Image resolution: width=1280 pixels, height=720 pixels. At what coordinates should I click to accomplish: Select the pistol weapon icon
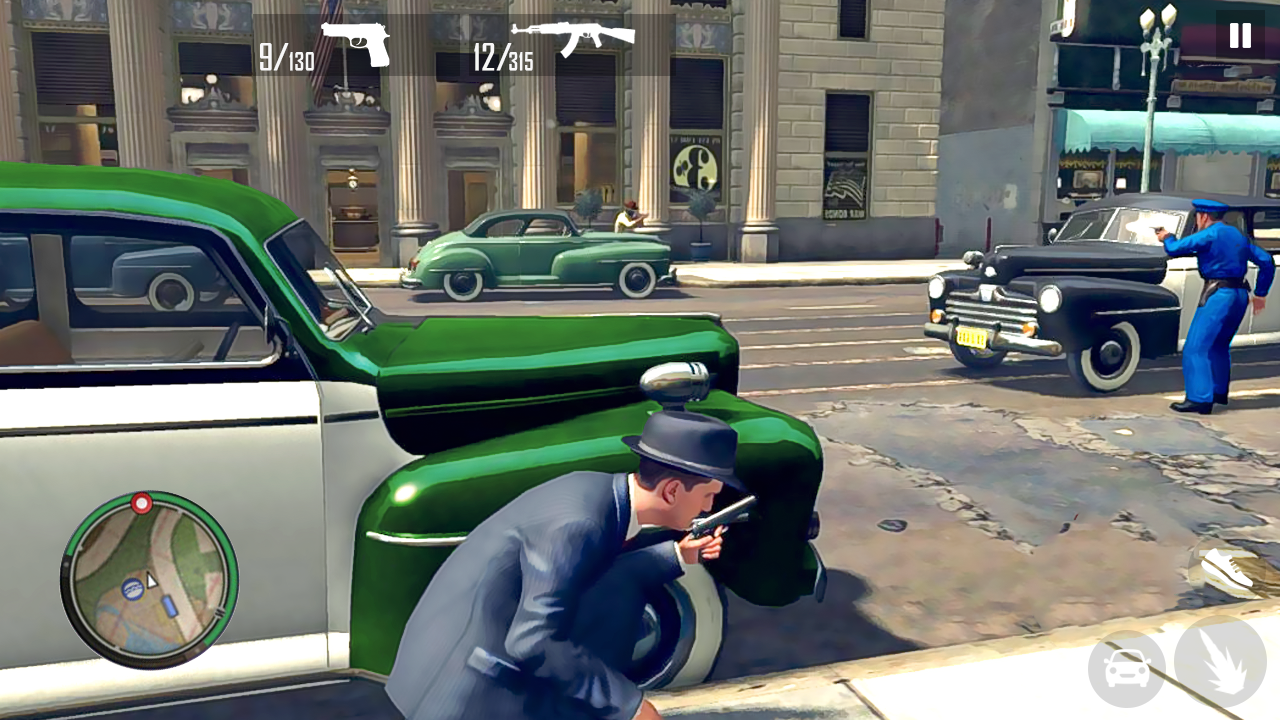tap(355, 43)
